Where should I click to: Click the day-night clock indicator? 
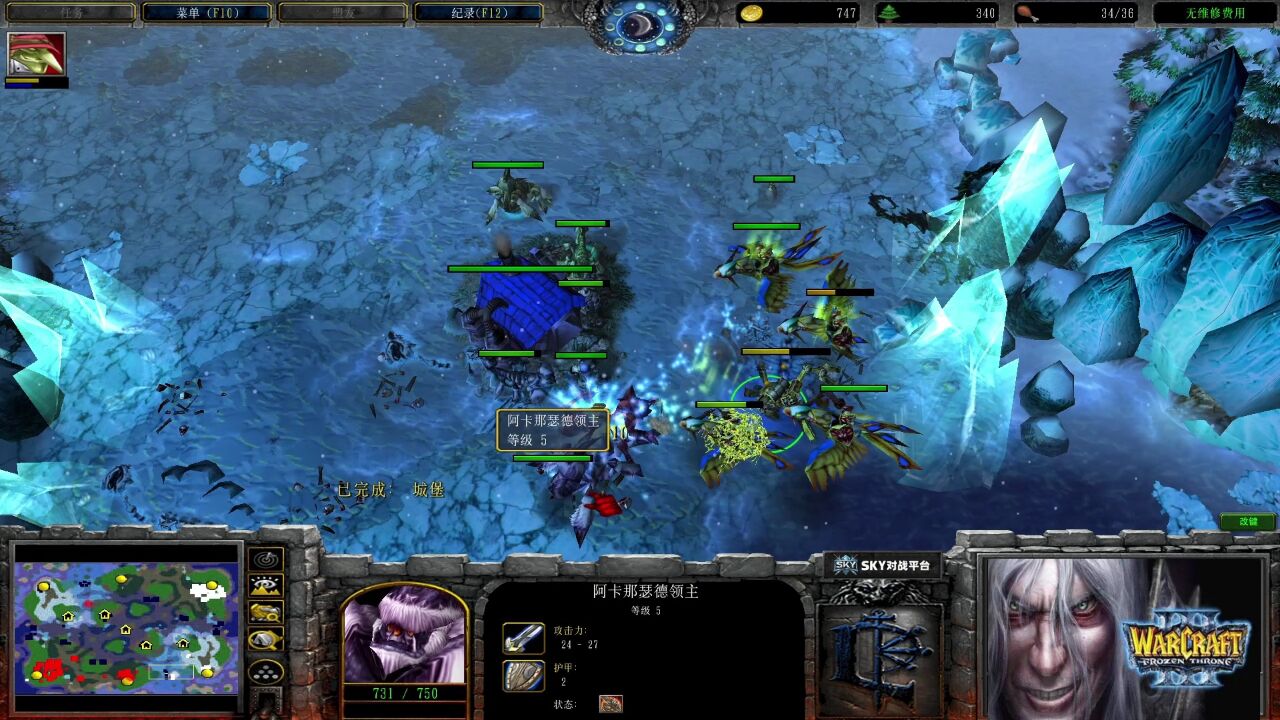click(x=639, y=27)
